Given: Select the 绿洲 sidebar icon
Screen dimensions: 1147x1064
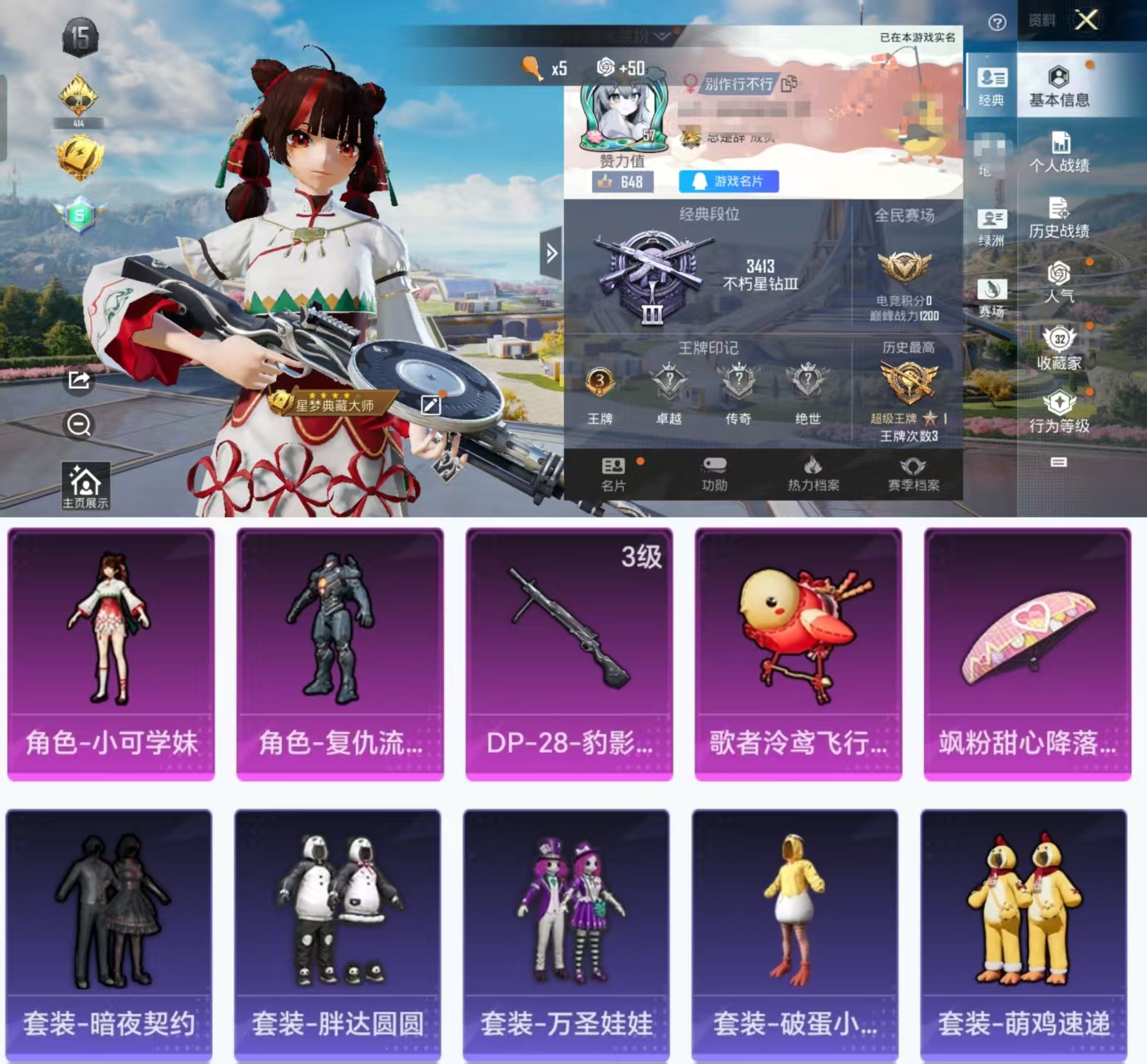Looking at the screenshot, I should [x=992, y=223].
